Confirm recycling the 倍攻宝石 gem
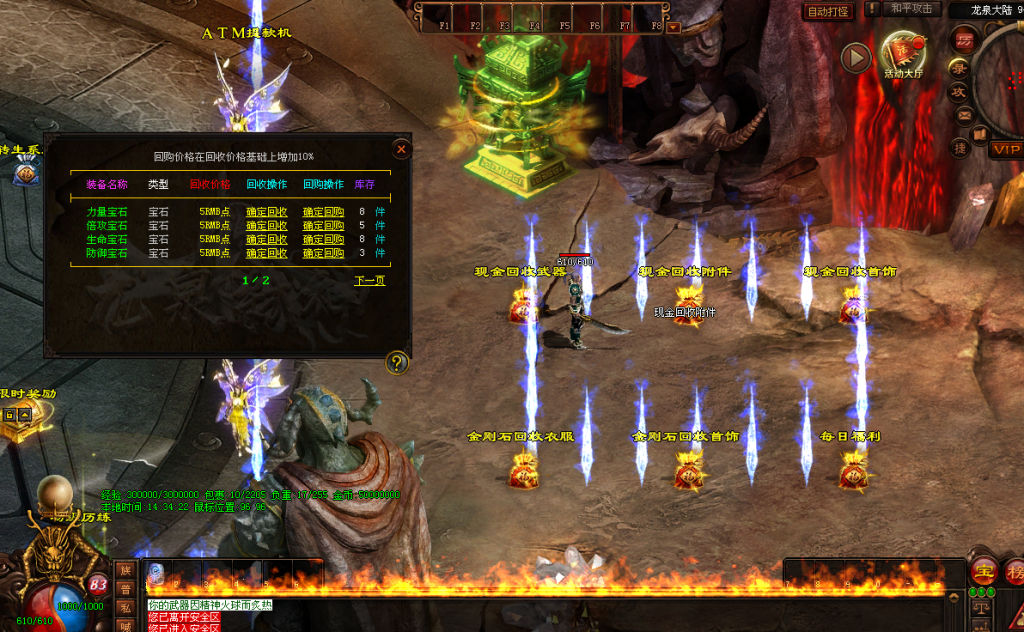 tap(267, 226)
